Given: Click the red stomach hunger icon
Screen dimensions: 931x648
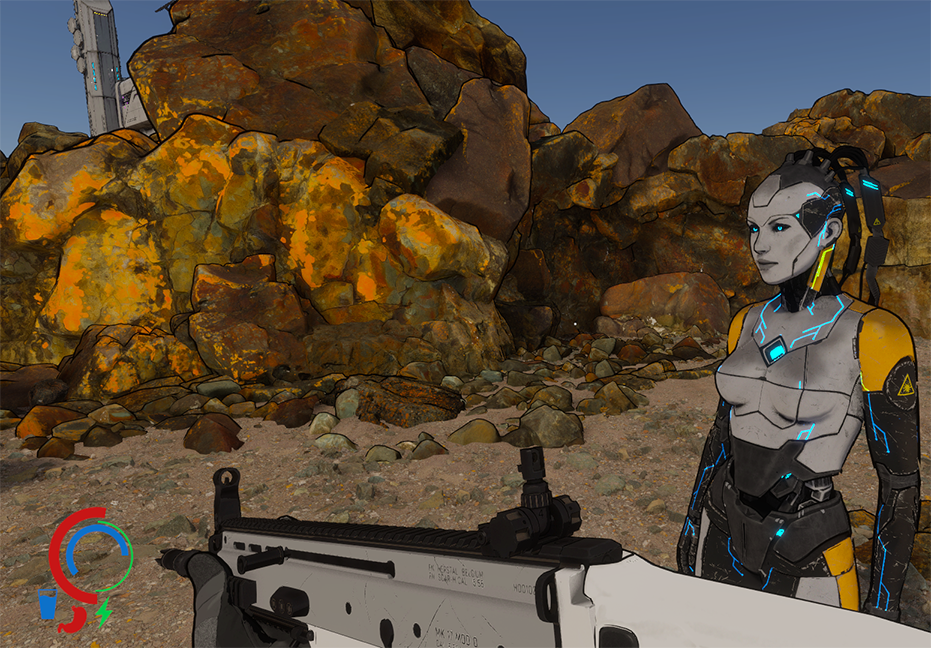Looking at the screenshot, I should 72,619.
